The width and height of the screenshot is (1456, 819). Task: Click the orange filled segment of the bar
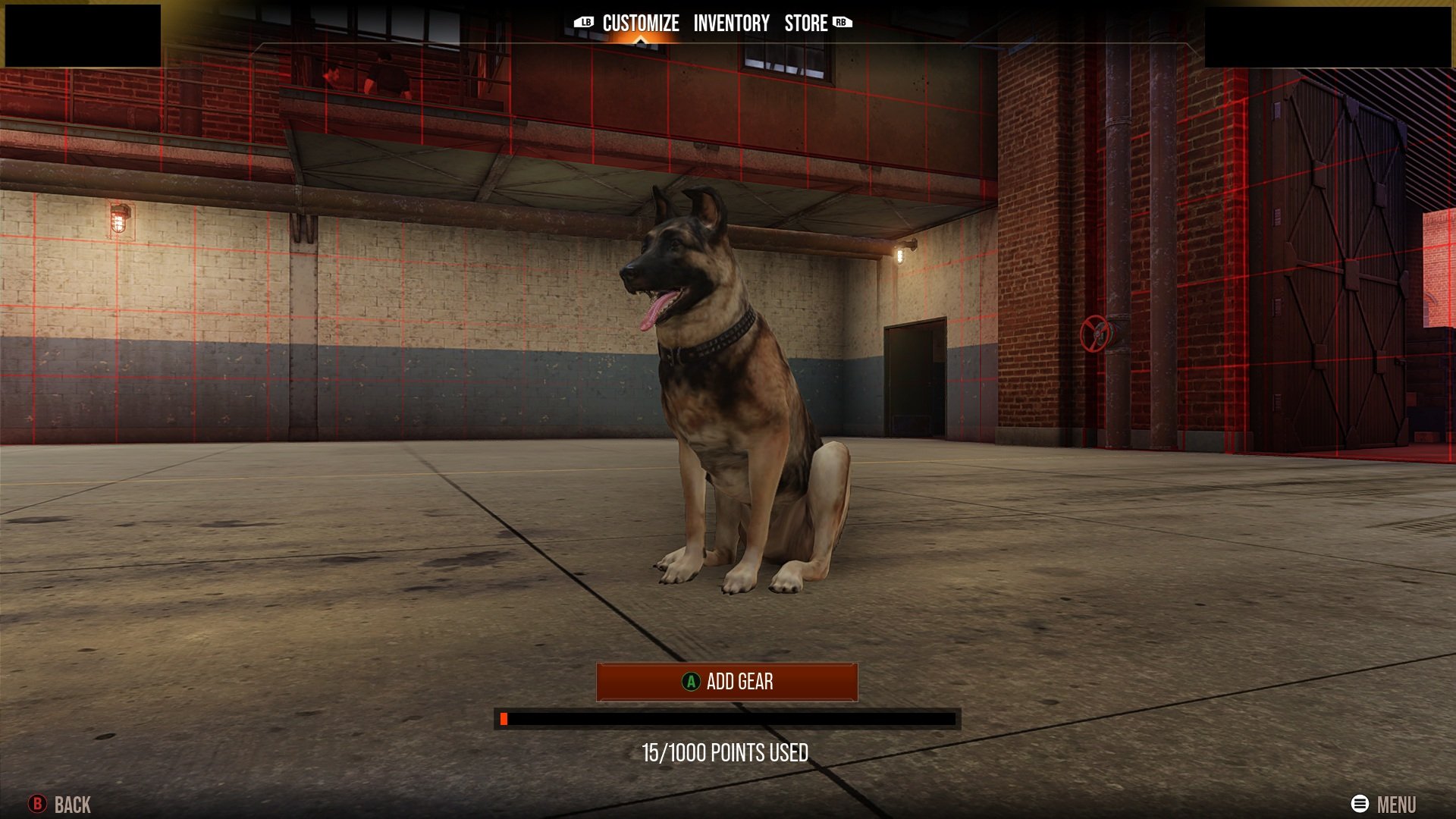pyautogui.click(x=505, y=720)
